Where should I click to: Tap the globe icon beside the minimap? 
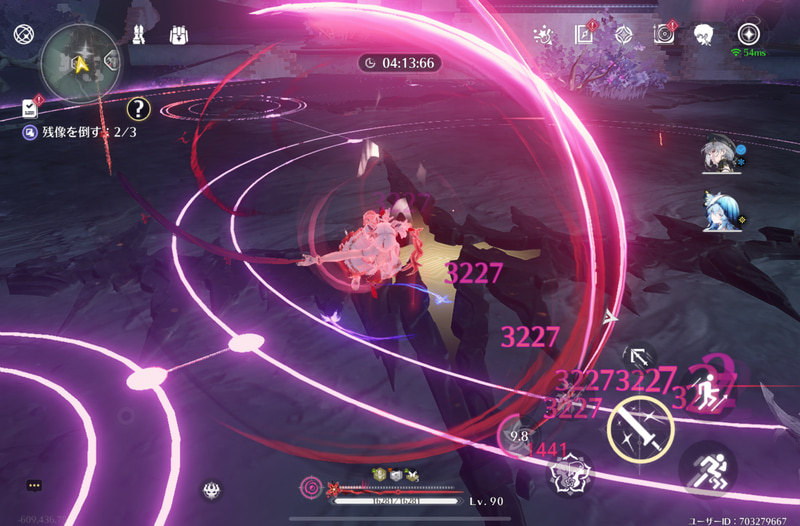[23, 35]
